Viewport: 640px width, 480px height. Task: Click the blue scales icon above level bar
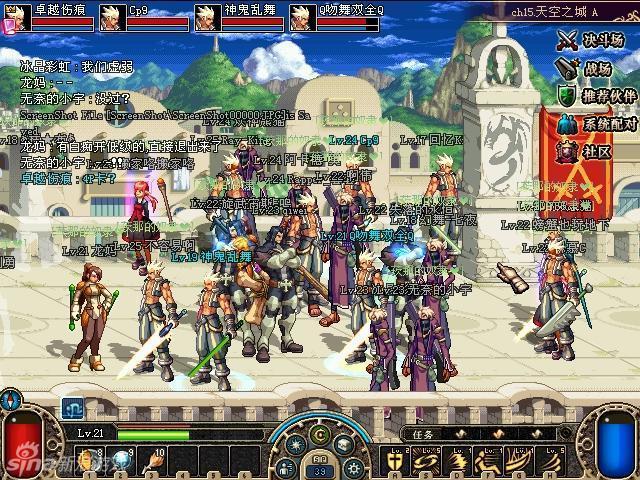(72, 408)
